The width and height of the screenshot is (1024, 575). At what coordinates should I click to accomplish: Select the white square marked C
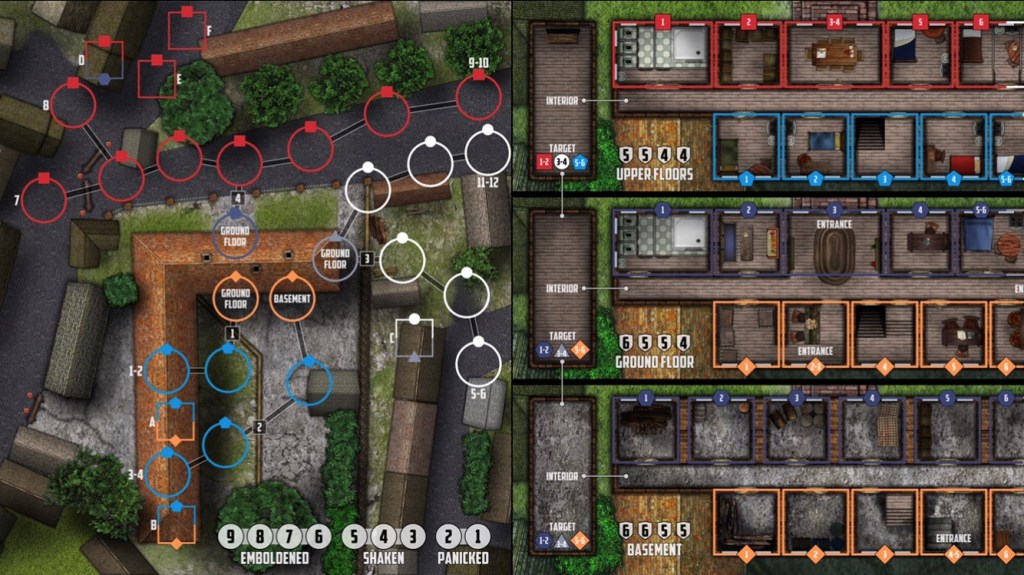(414, 339)
